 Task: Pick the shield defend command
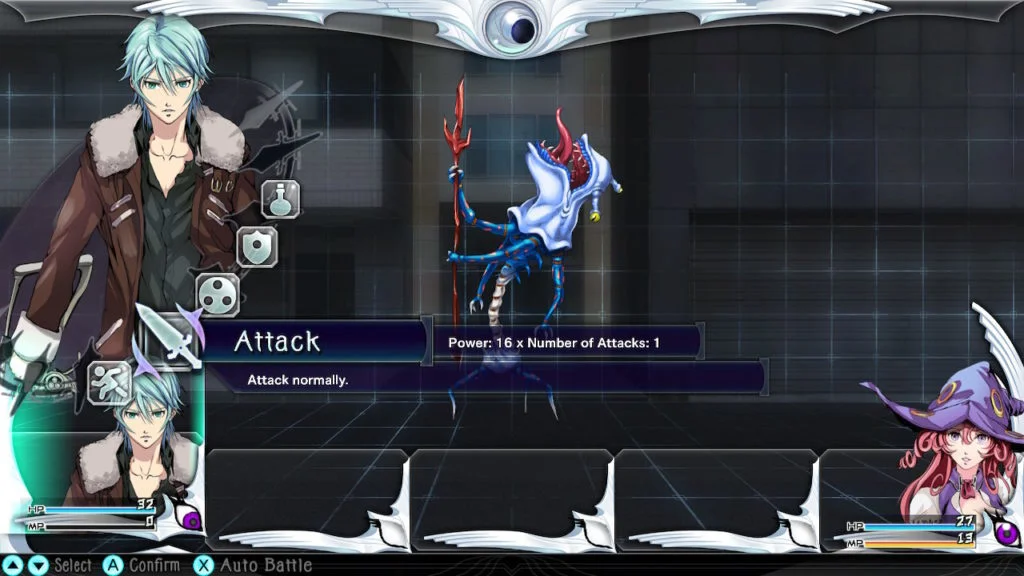pos(257,246)
